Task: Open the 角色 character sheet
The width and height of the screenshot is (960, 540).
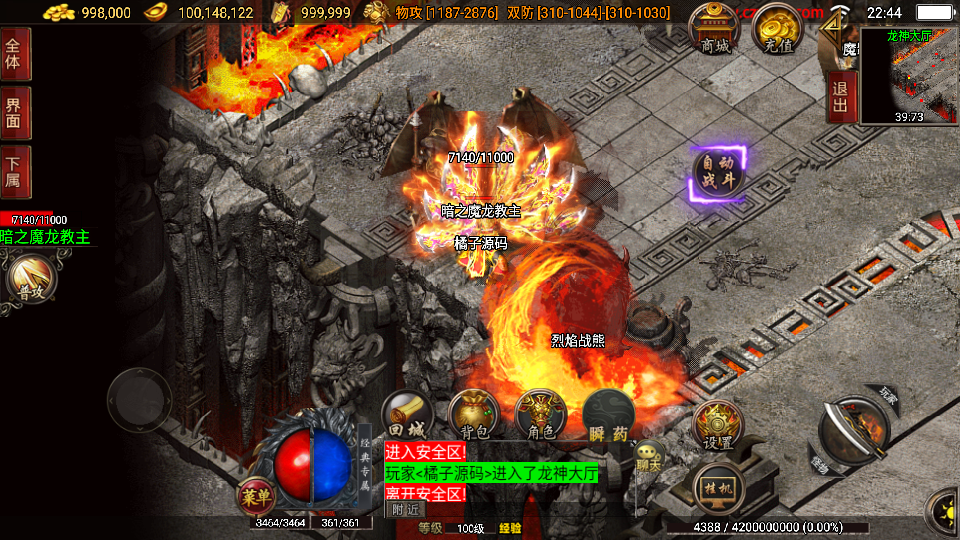Action: coord(541,415)
